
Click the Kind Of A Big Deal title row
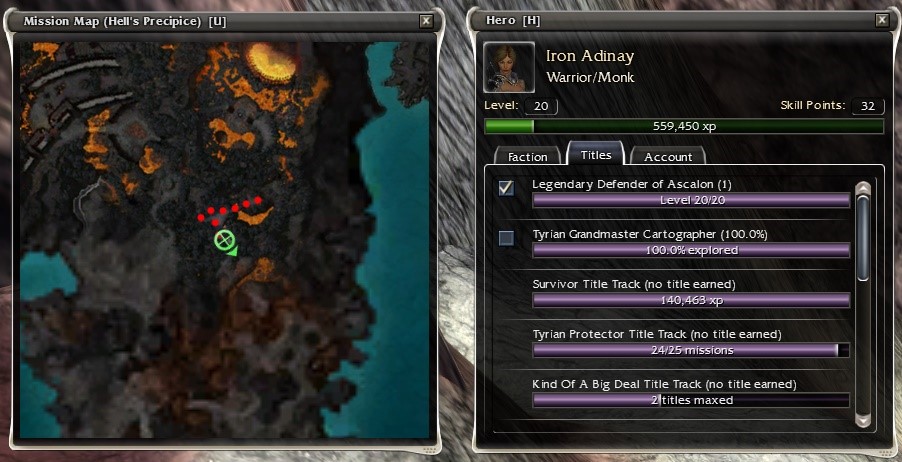(x=690, y=392)
